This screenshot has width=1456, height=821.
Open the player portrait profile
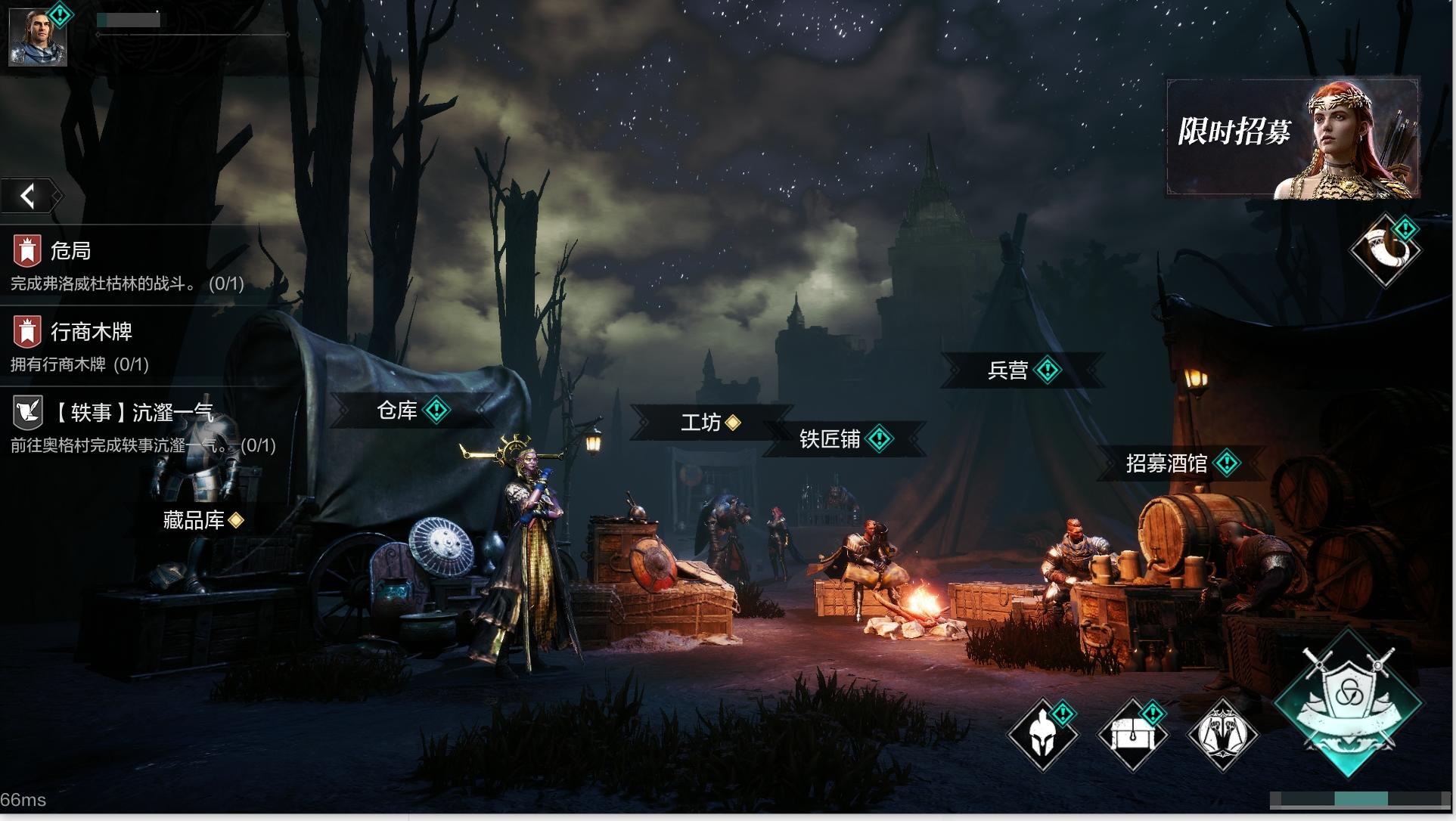point(38,36)
